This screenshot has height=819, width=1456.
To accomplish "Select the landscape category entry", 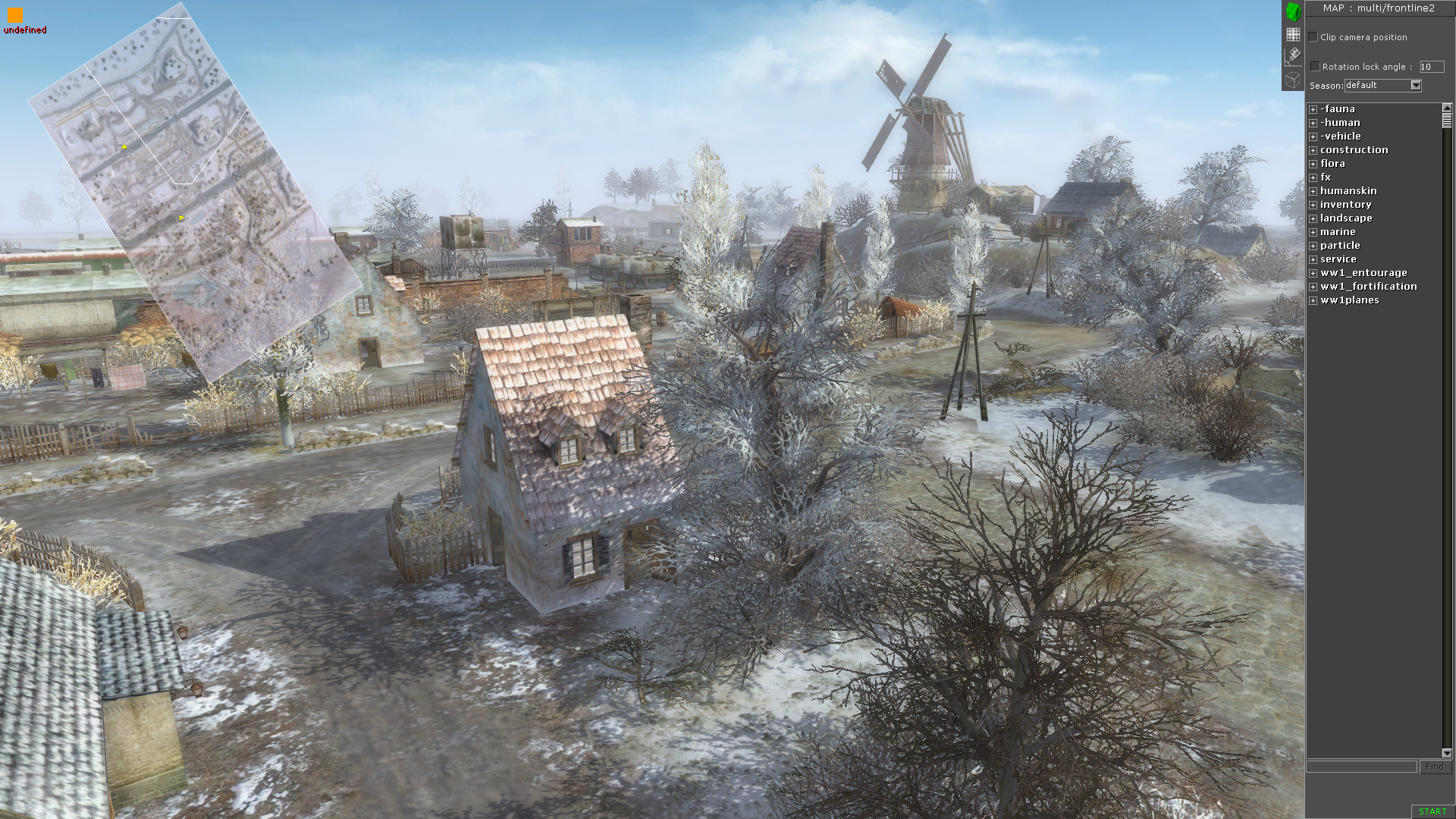I will click(1346, 218).
